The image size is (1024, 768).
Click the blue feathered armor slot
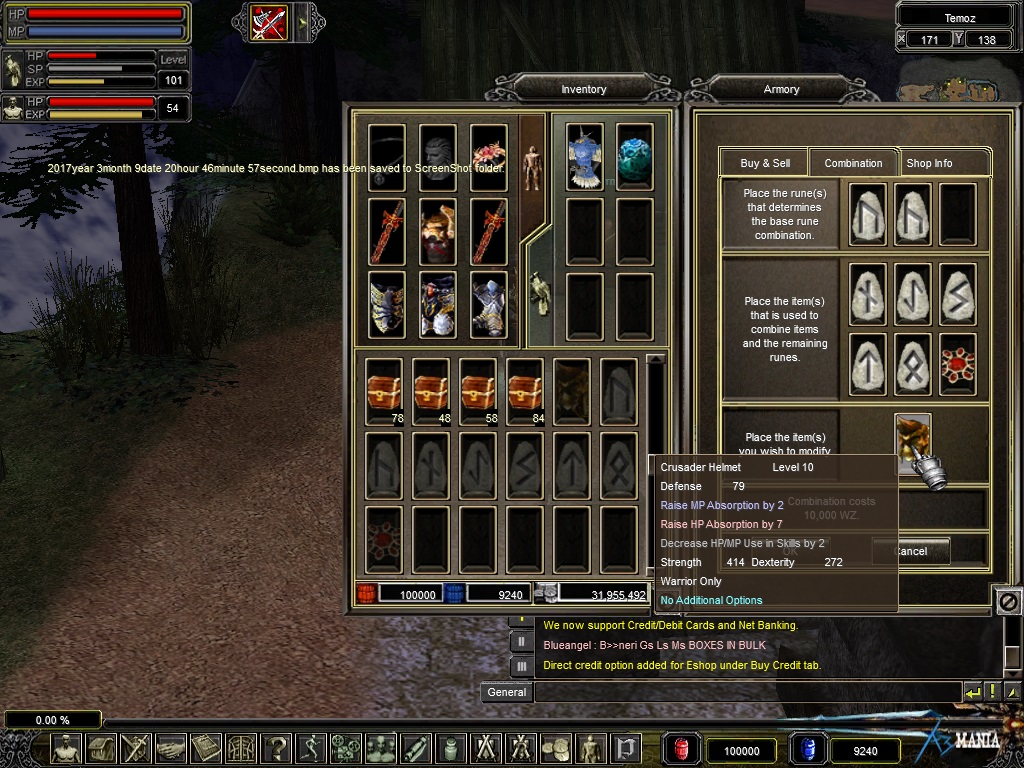tap(585, 157)
